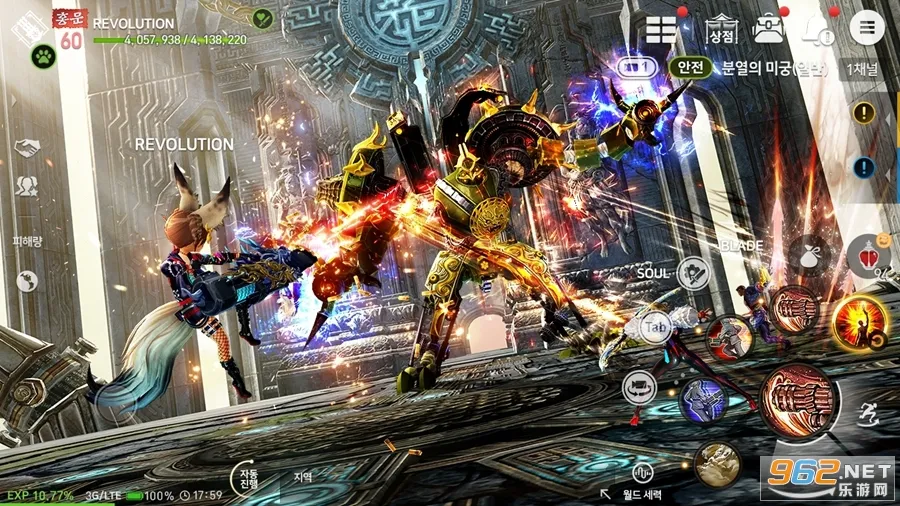Change channel via 1채널 button
900x506 pixels.
pos(861,69)
